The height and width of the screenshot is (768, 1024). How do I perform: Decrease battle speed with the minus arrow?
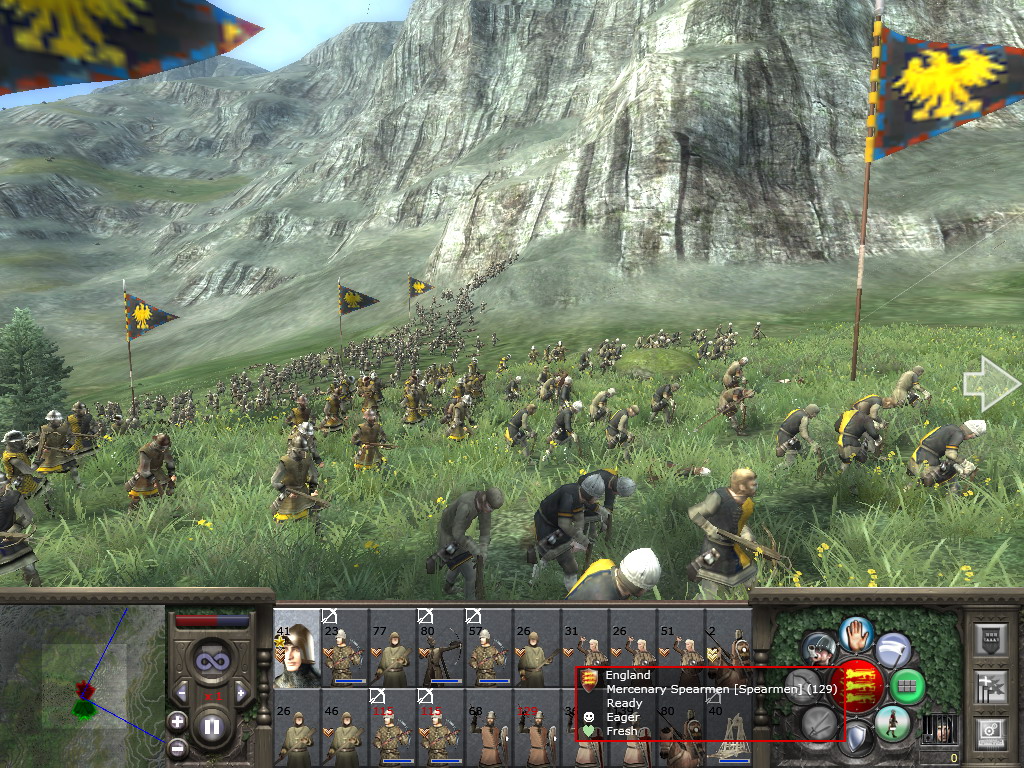(x=182, y=693)
